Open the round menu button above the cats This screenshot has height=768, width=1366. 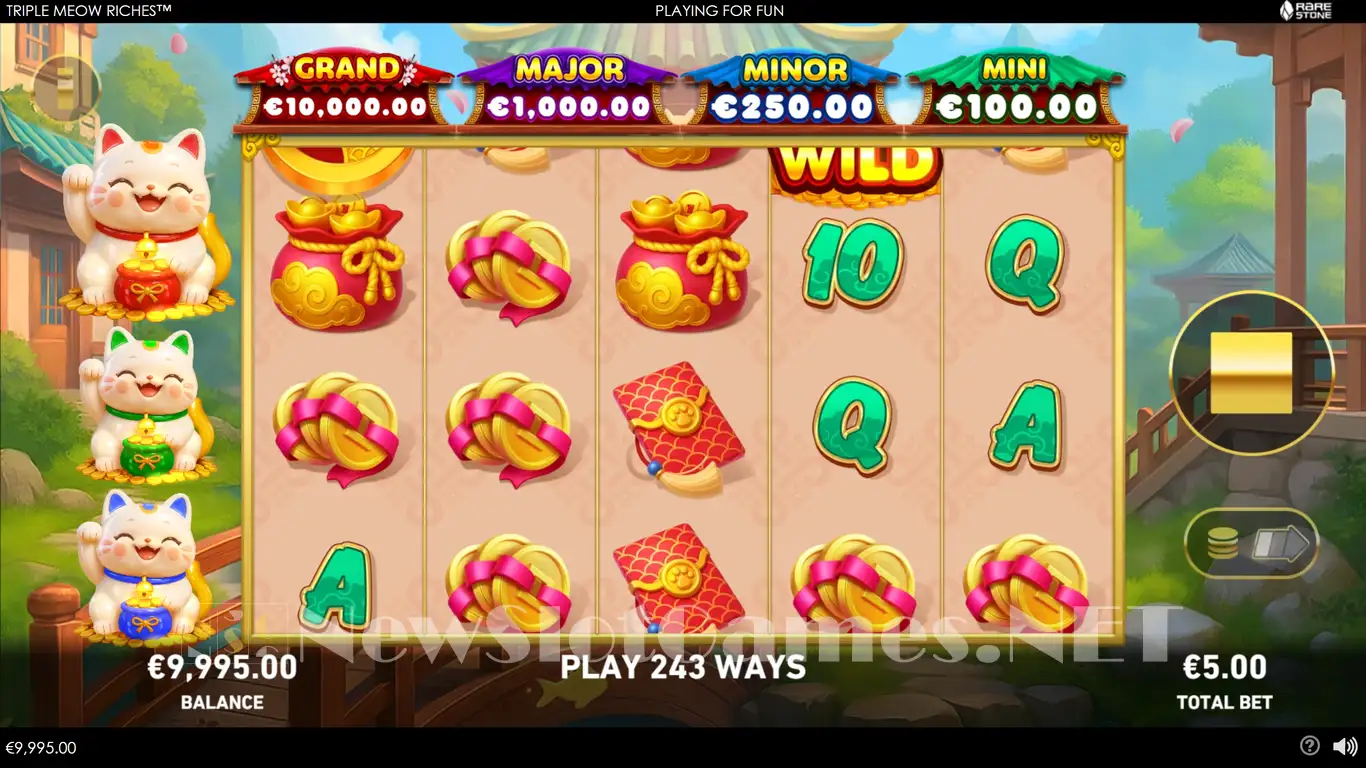tap(66, 89)
